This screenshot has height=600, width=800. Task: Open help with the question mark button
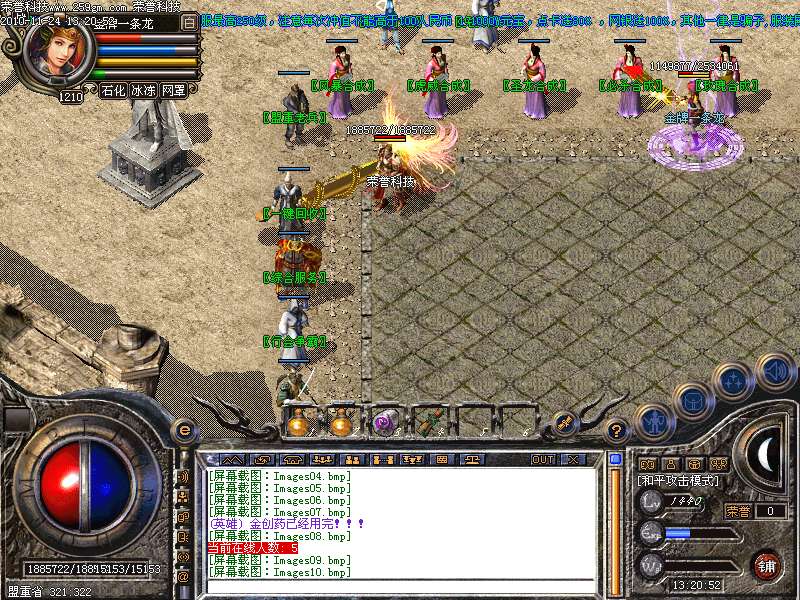pos(617,430)
